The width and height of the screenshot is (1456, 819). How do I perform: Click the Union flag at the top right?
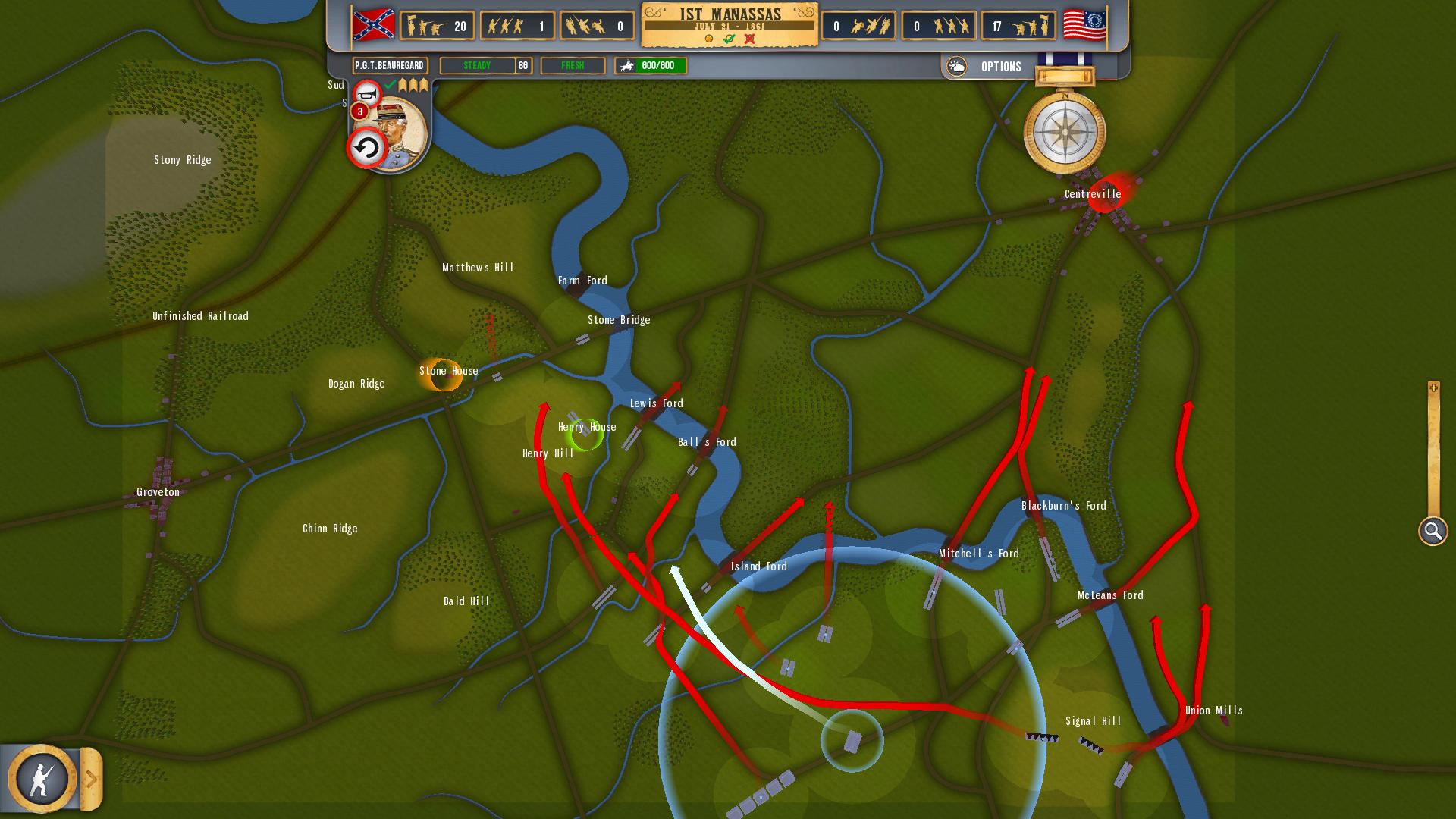(1083, 24)
